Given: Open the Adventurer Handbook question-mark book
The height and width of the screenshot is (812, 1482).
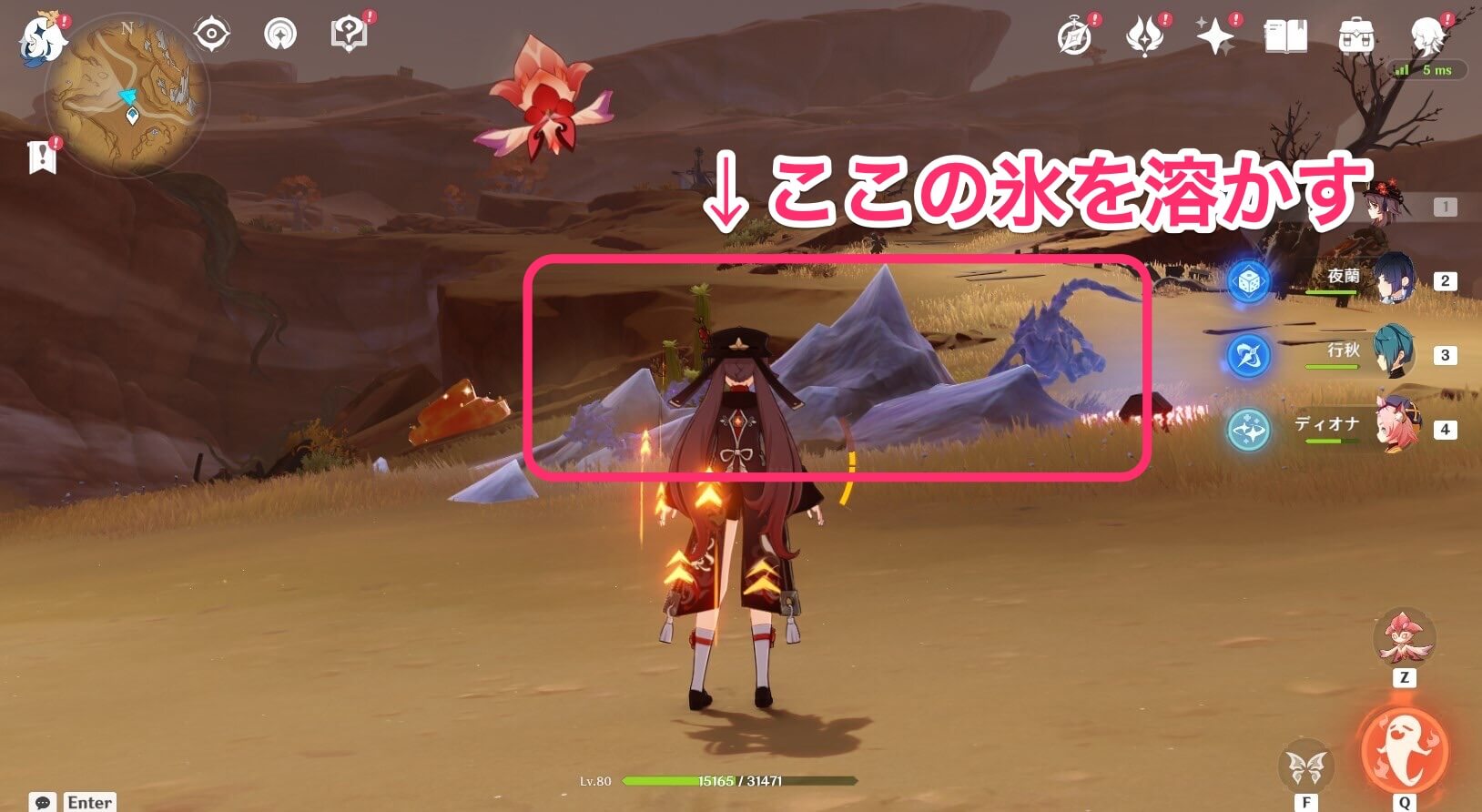Looking at the screenshot, I should click(350, 34).
